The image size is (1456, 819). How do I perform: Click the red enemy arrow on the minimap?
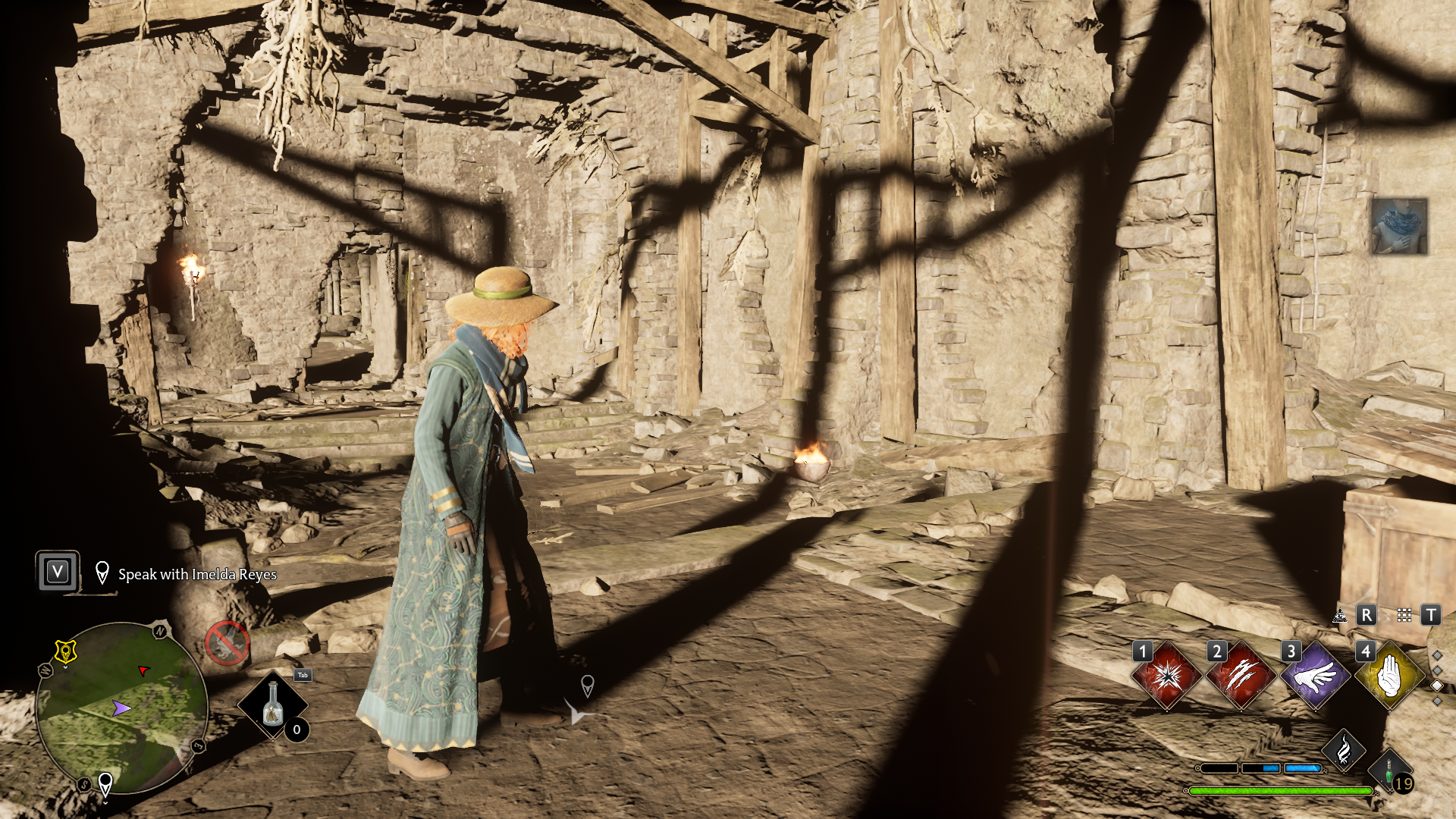pos(143,670)
